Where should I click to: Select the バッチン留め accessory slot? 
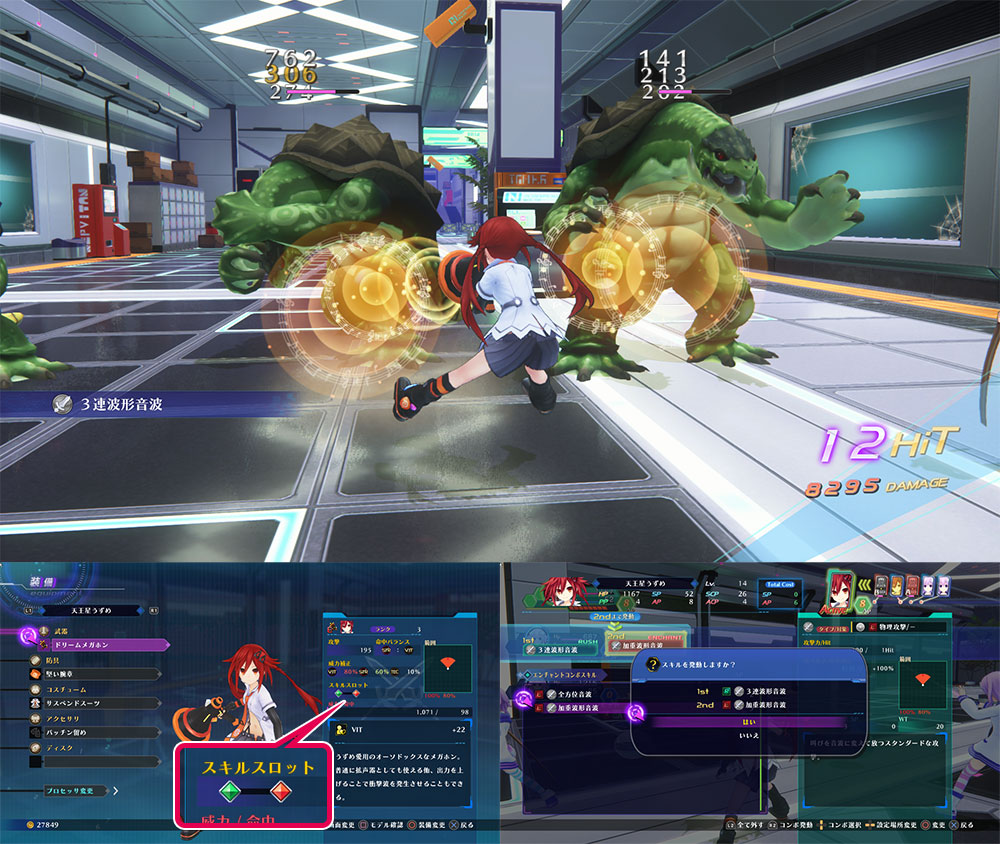90,733
